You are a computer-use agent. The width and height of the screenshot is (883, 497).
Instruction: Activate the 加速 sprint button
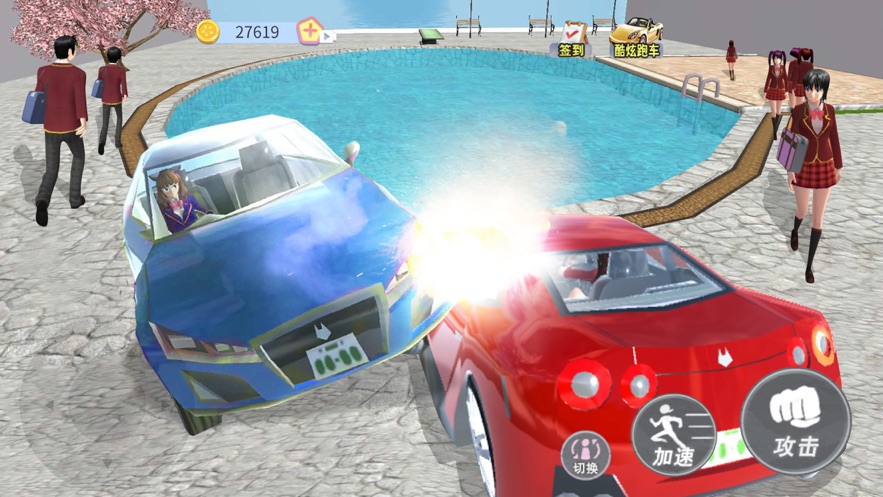pyautogui.click(x=674, y=435)
